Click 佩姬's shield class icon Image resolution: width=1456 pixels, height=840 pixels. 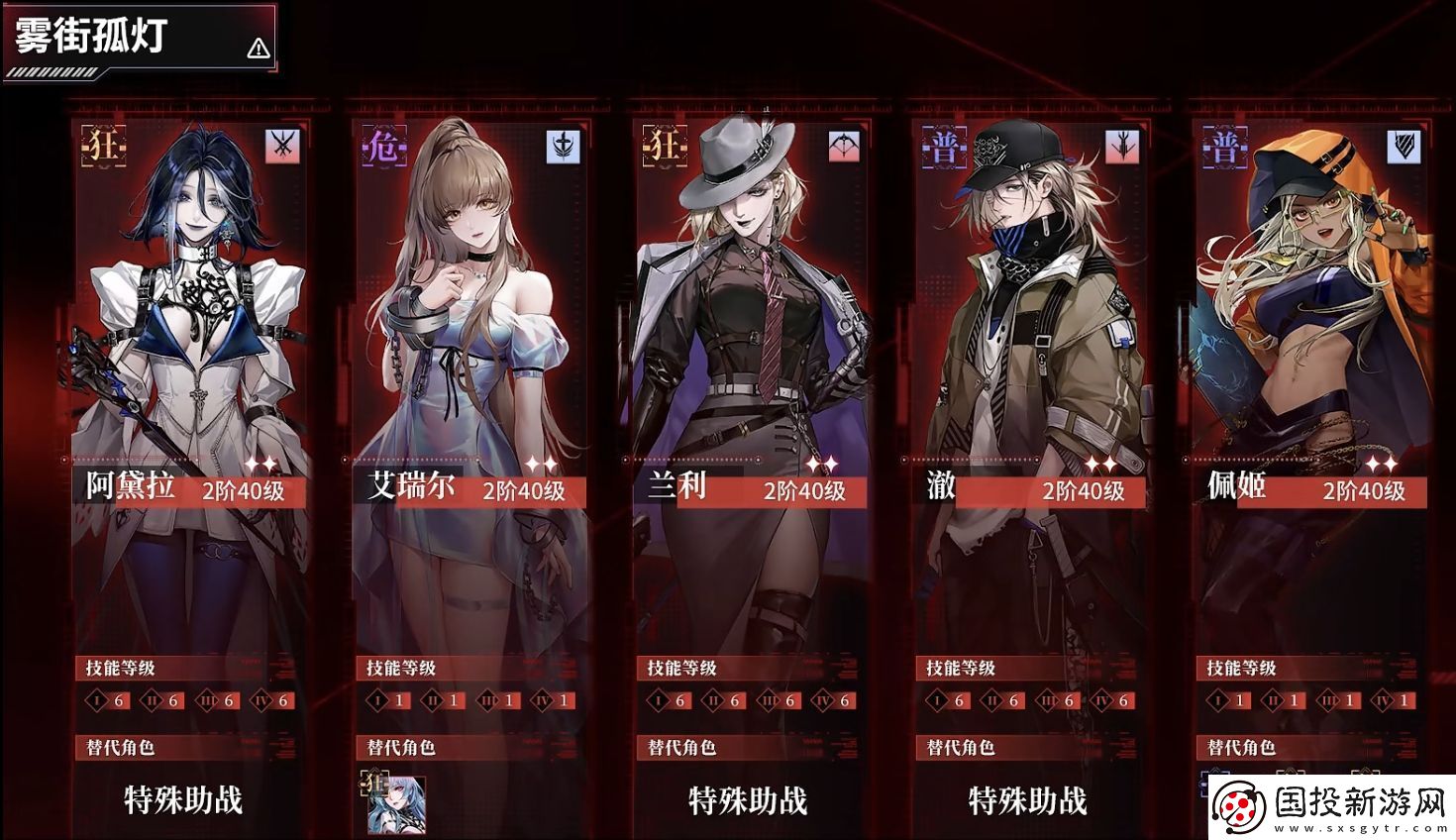1404,148
